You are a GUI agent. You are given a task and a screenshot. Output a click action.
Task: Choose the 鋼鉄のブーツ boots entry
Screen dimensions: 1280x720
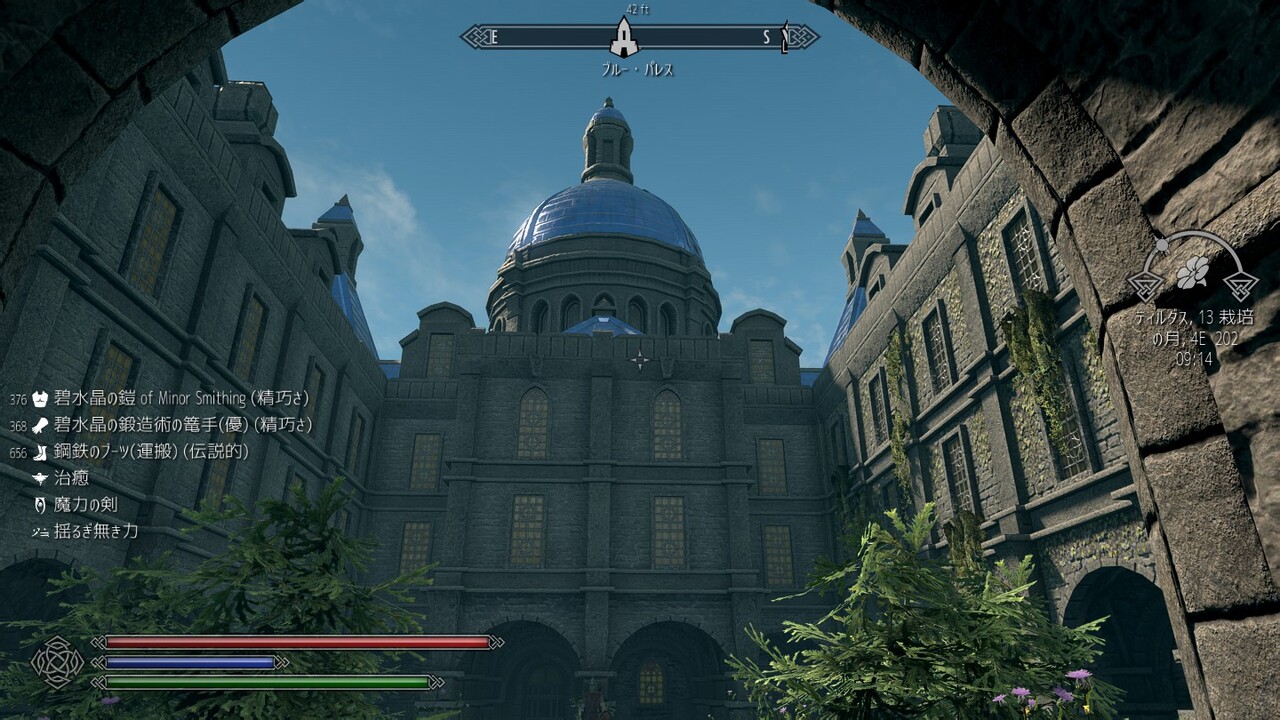point(151,451)
